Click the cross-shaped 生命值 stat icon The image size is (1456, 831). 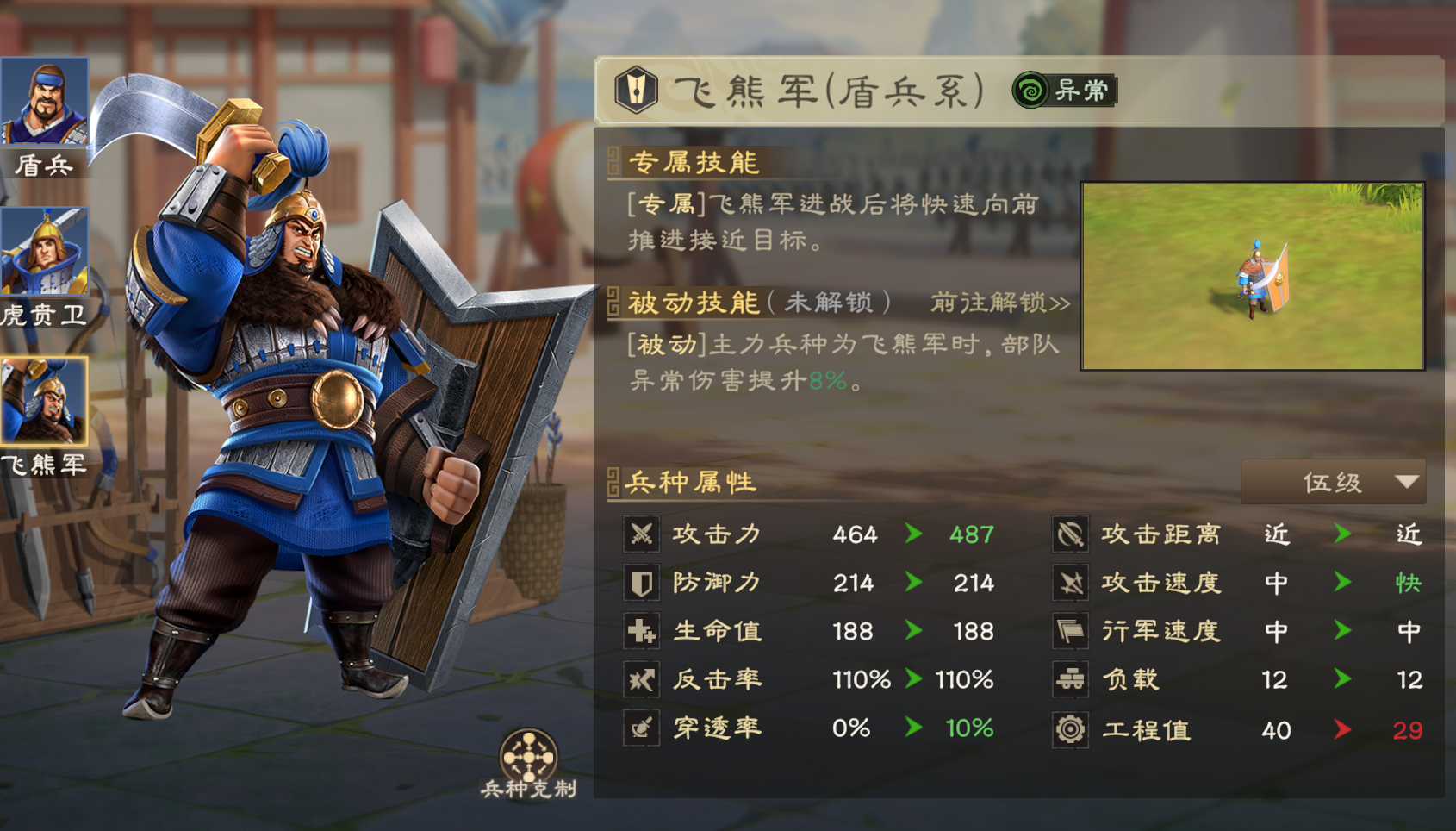pos(641,630)
